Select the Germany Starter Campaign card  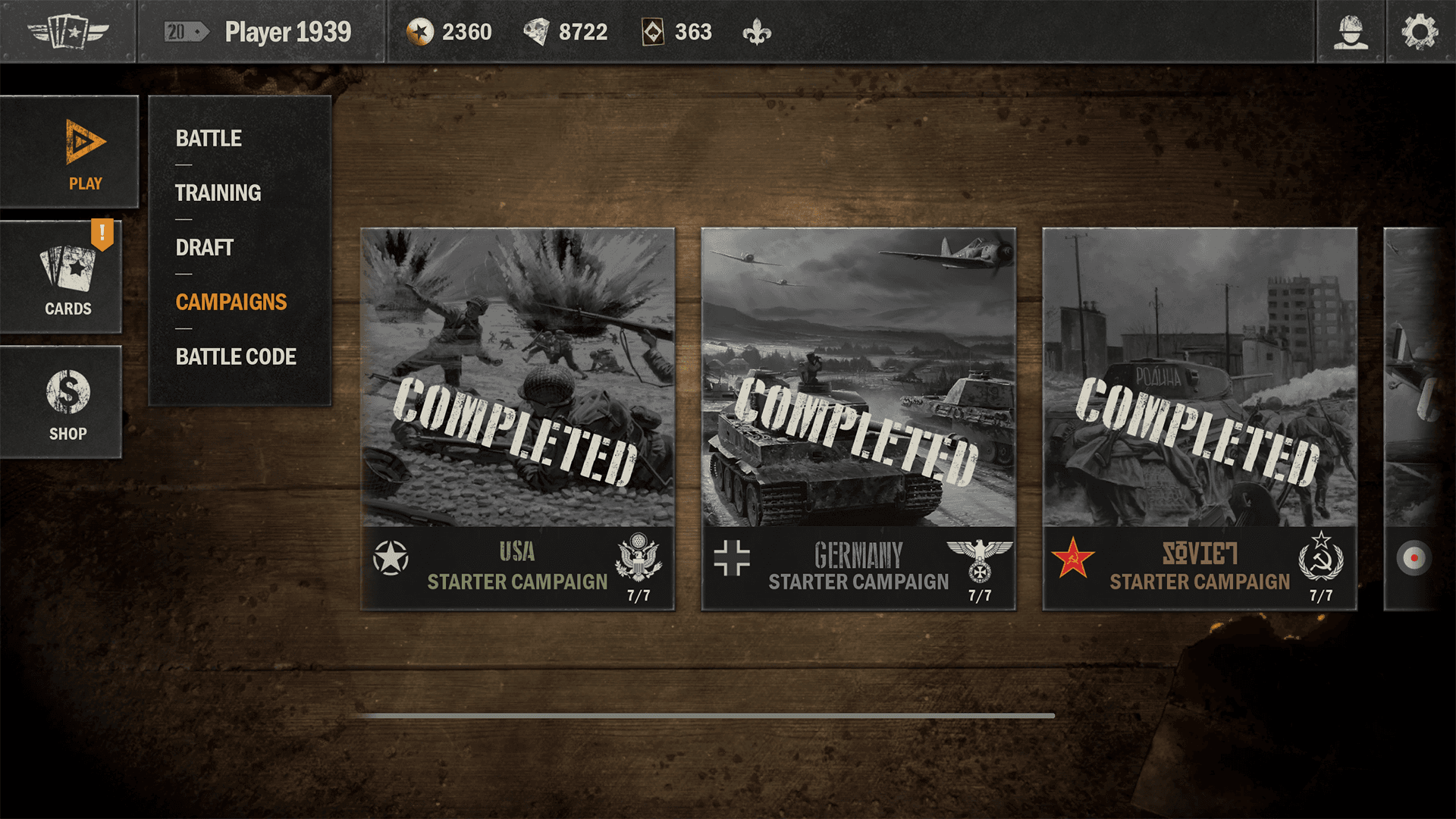(858, 419)
